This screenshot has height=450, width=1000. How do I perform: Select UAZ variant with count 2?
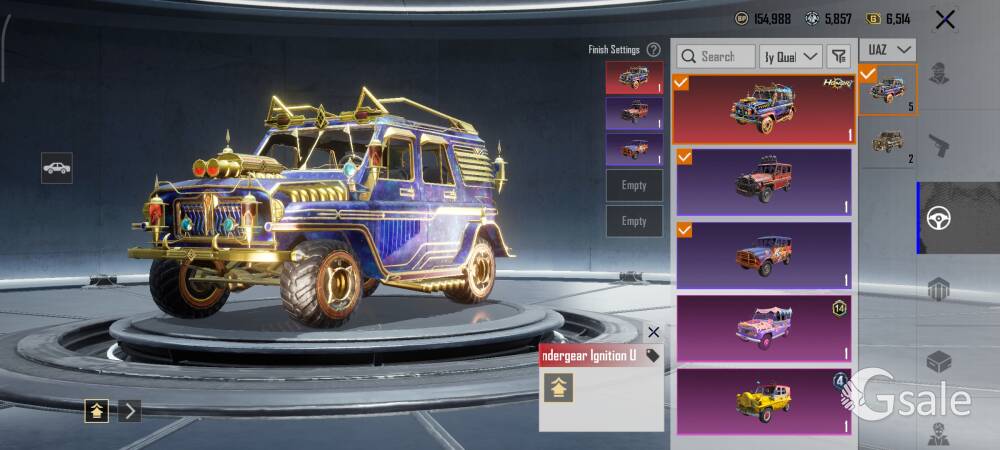[888, 142]
